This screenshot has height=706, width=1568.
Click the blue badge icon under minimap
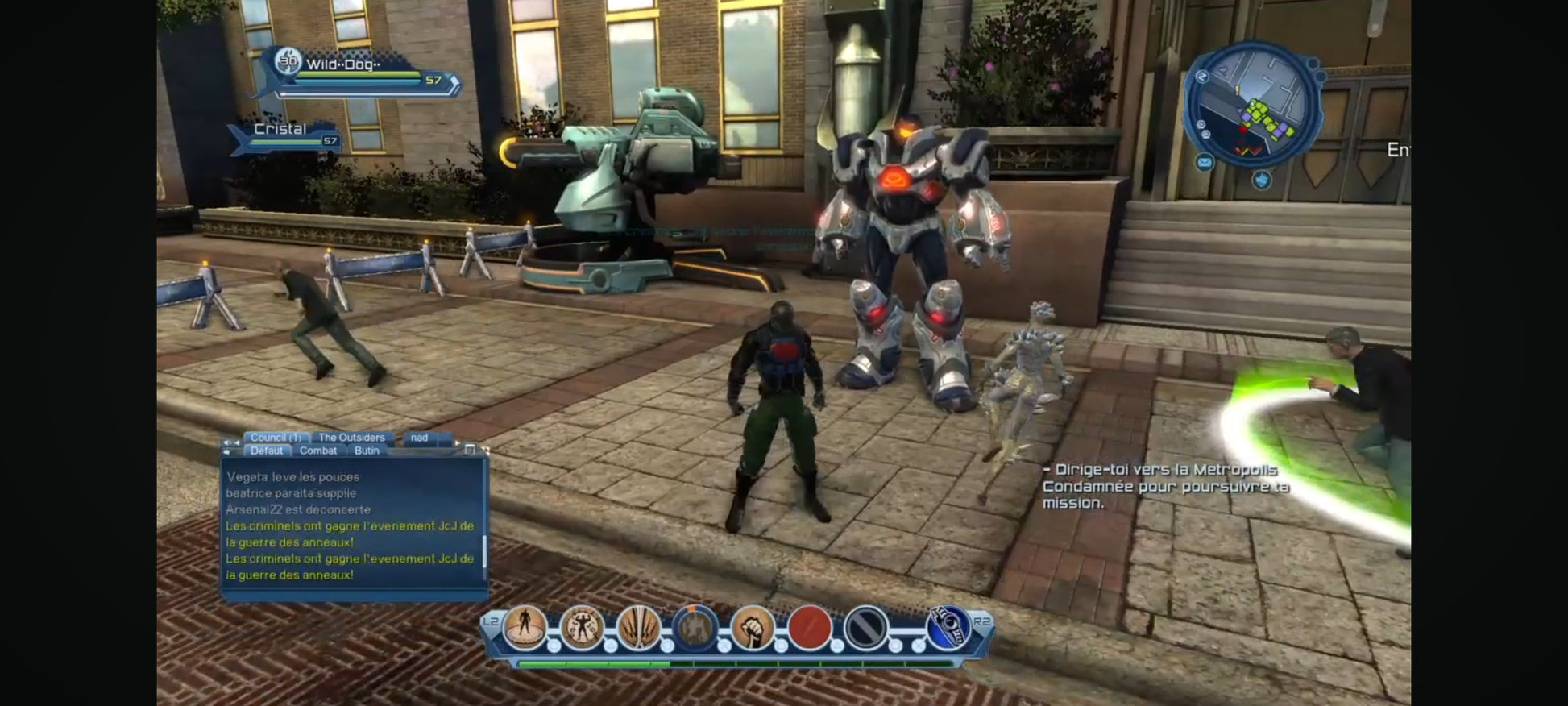[x=1262, y=180]
